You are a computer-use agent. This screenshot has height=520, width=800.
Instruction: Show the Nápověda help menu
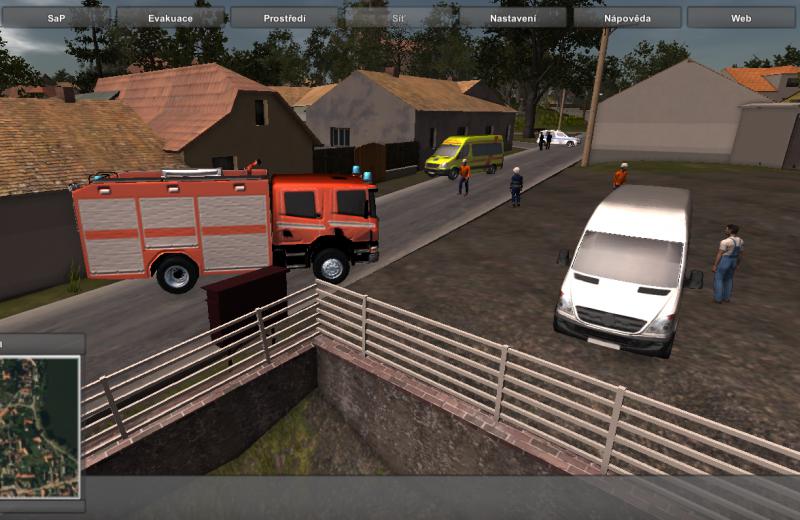click(628, 18)
